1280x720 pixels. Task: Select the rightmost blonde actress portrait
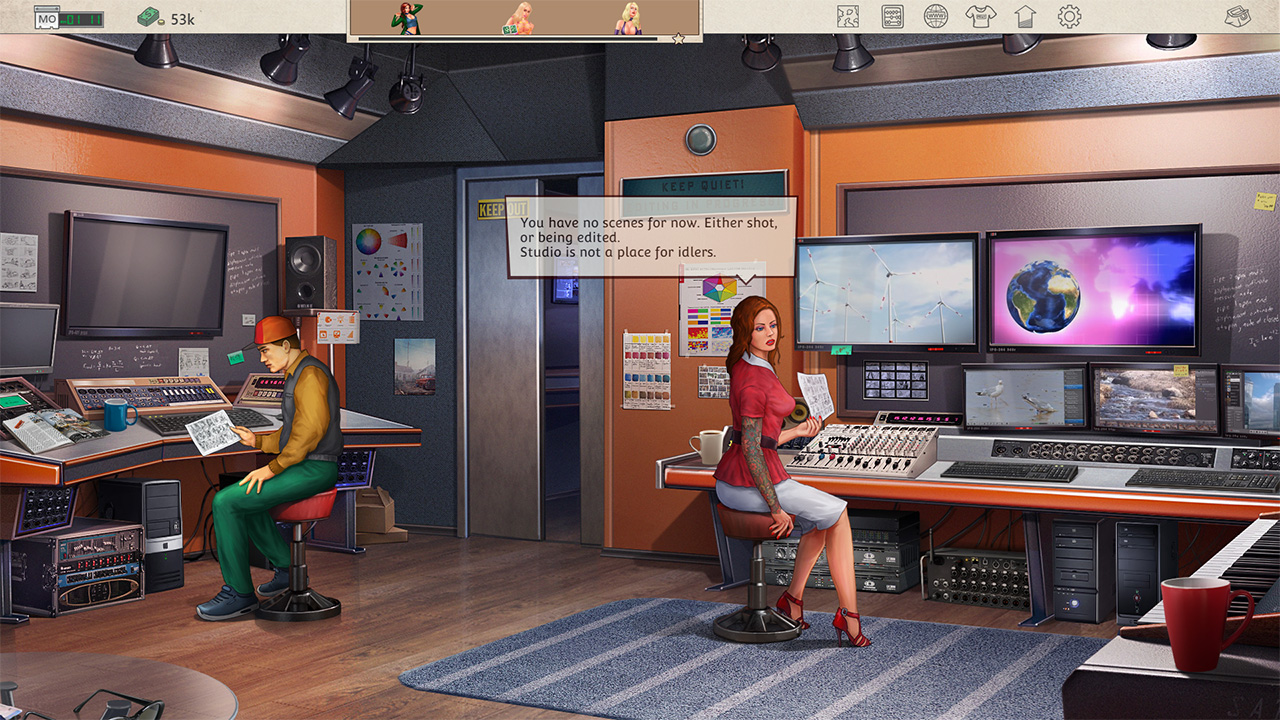[628, 20]
